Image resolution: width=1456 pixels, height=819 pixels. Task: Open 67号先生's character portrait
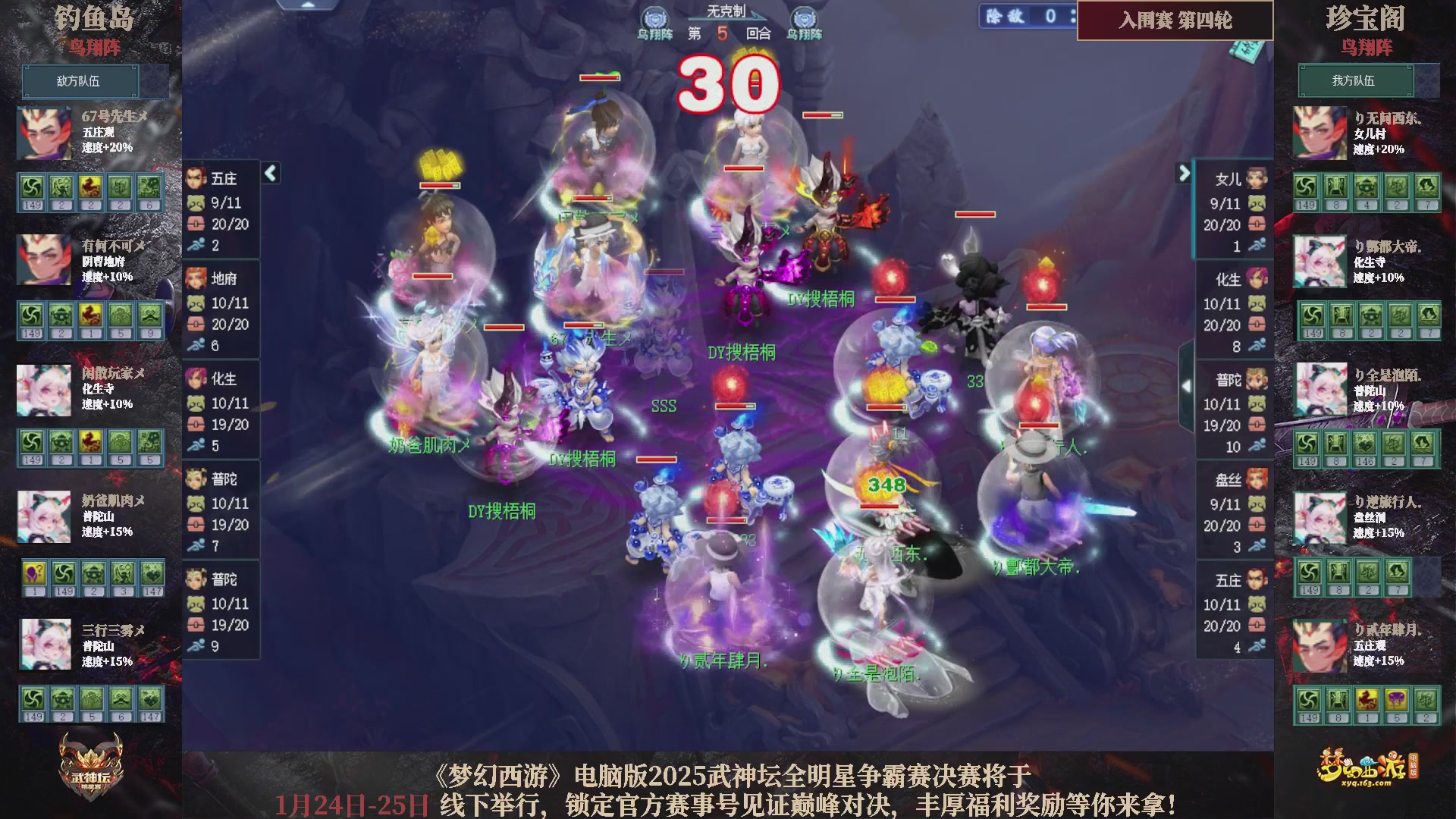(x=43, y=132)
